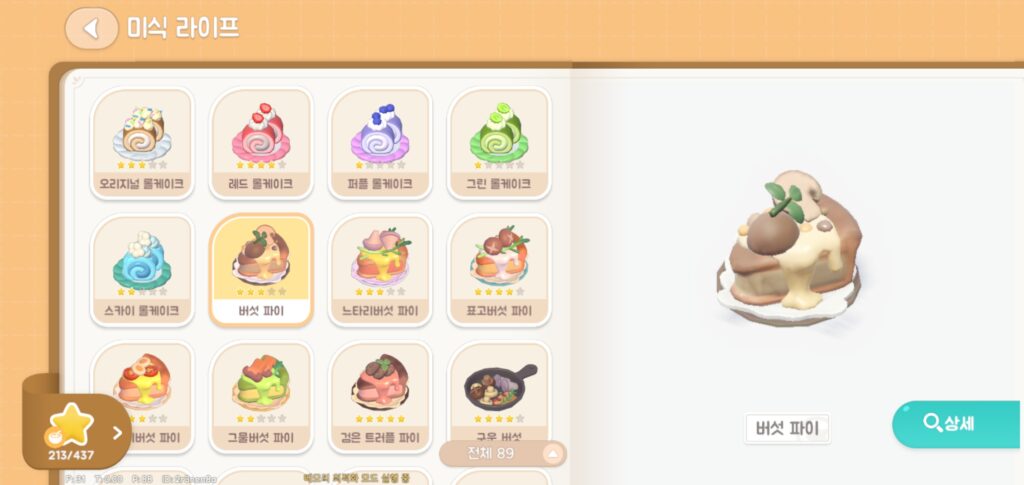Choose the 퍼플 롤케이크 tile
1024x485 pixels.
coord(380,142)
